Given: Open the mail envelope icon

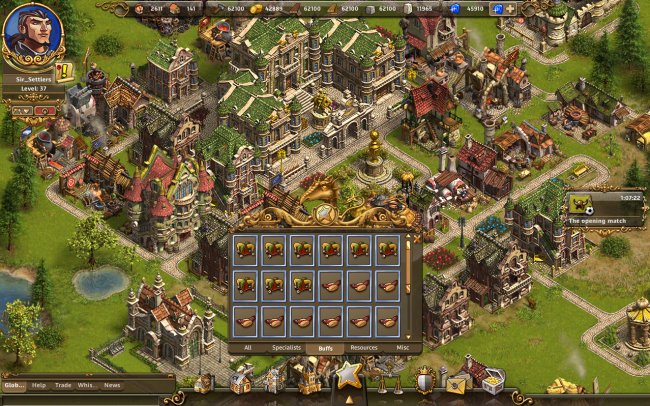Looking at the screenshot, I should coord(458,381).
